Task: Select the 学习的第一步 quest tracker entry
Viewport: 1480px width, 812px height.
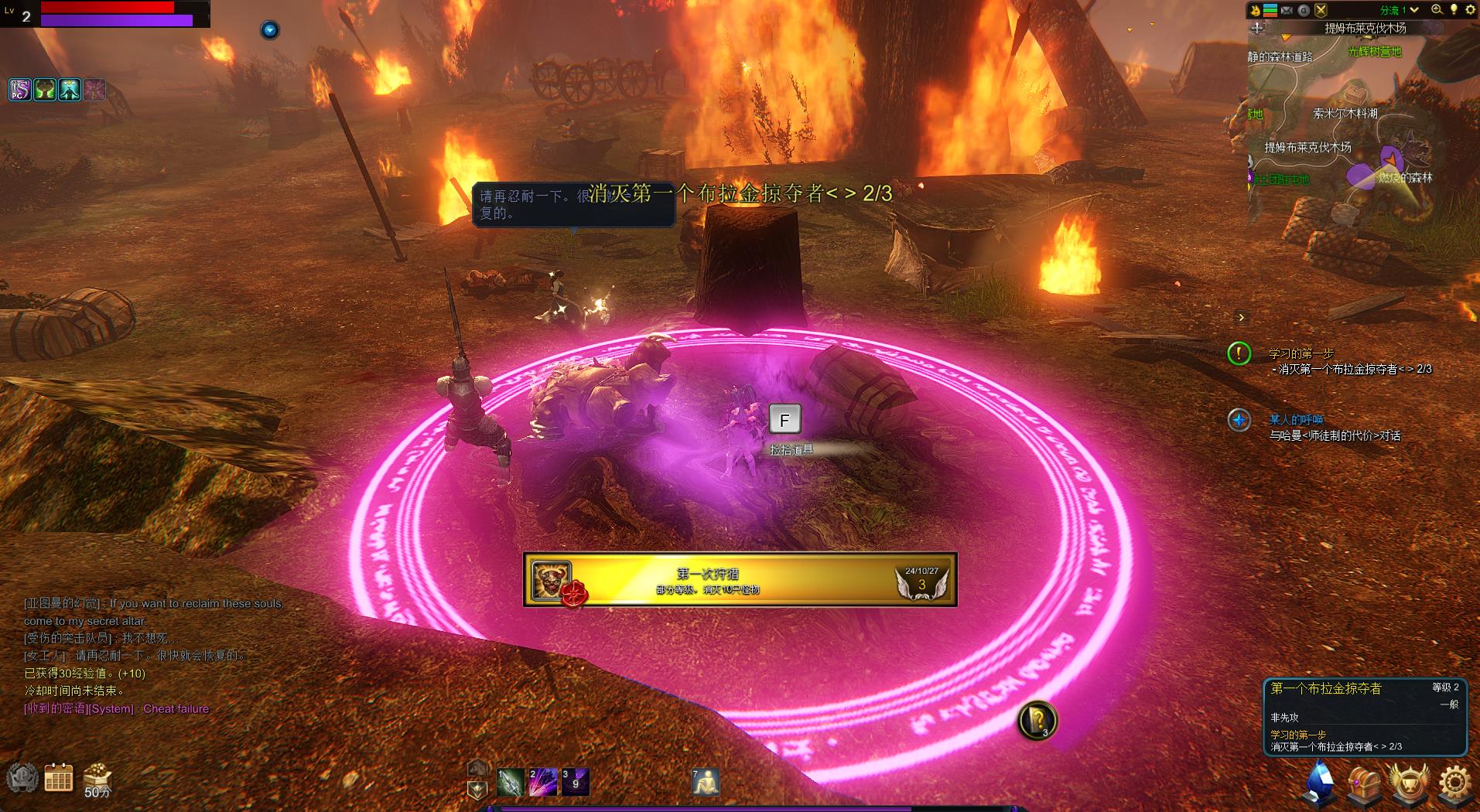Action: (1301, 353)
